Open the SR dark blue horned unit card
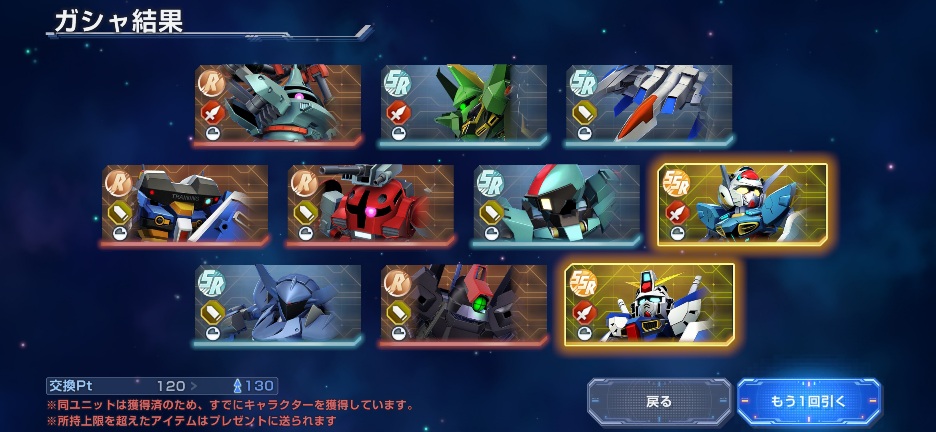 click(278, 304)
